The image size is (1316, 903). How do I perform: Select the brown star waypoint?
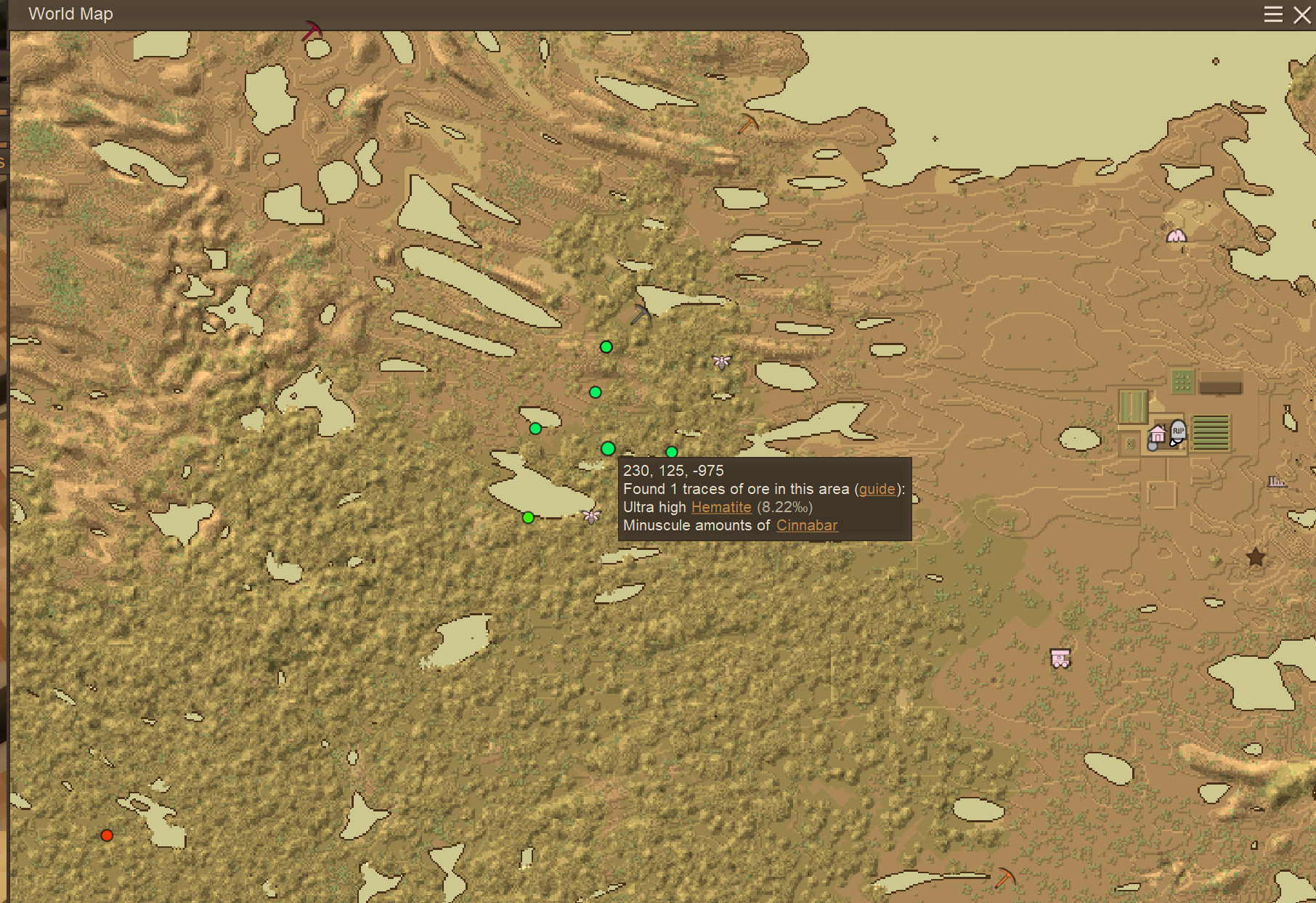click(1256, 557)
